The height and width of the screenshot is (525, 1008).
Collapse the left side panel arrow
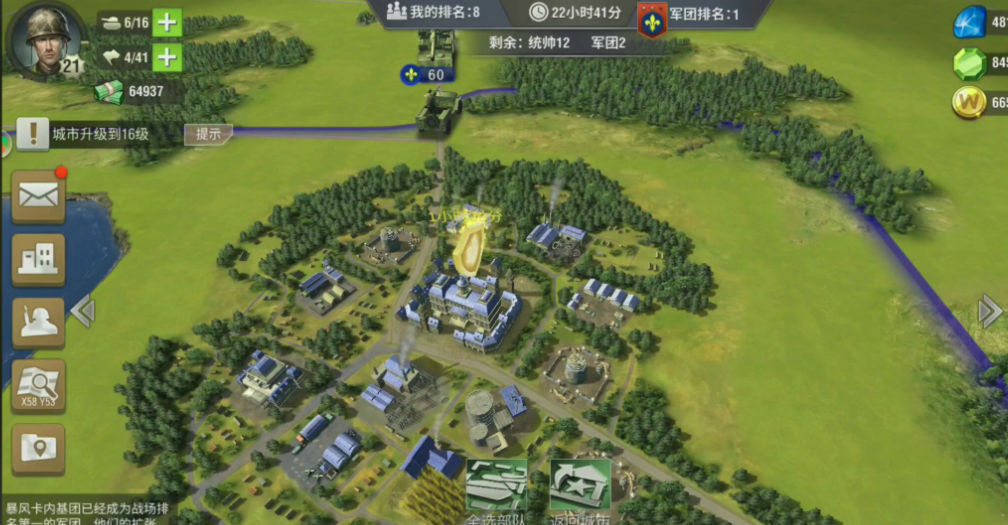pyautogui.click(x=83, y=311)
